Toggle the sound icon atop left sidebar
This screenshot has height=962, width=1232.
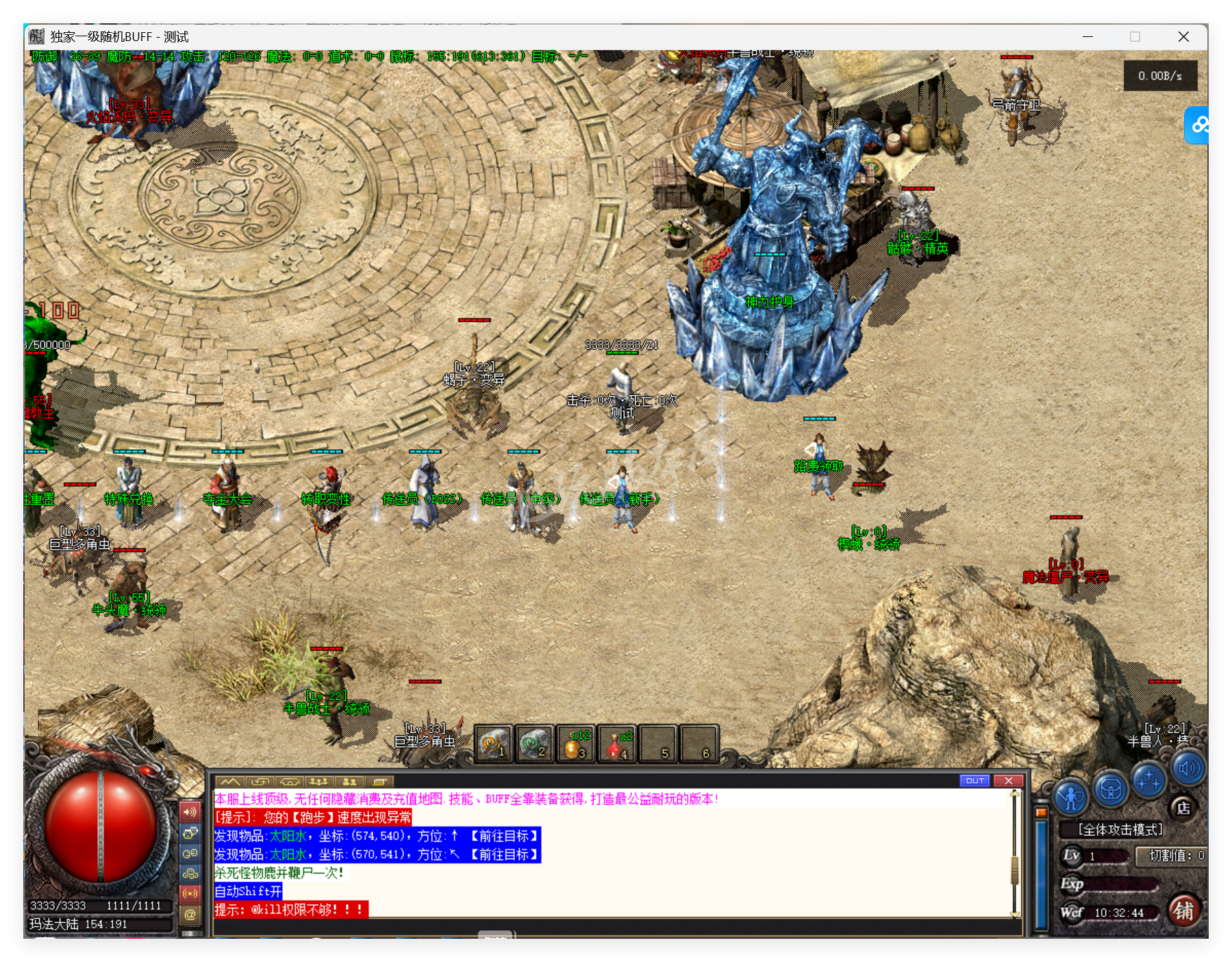tap(190, 812)
